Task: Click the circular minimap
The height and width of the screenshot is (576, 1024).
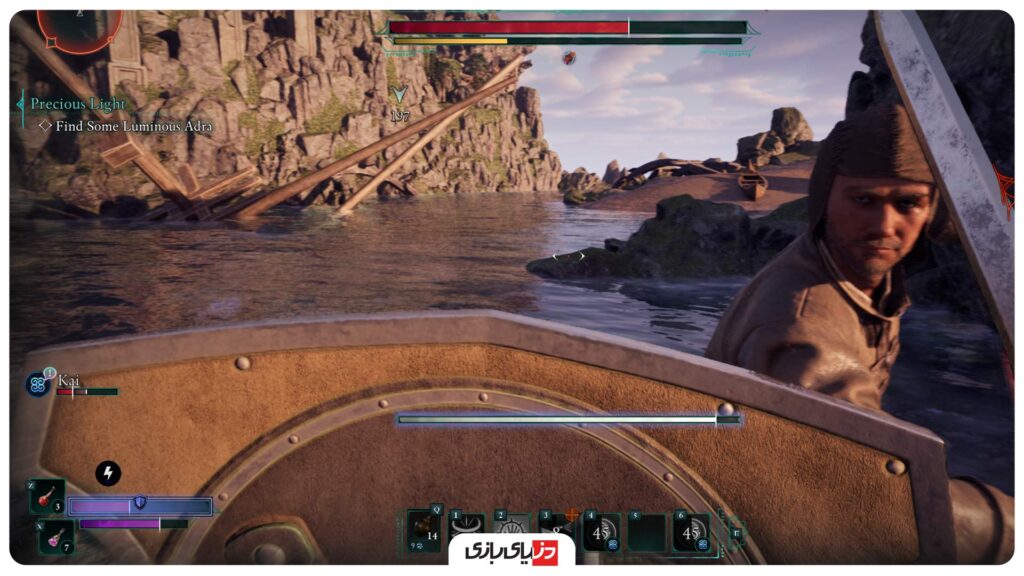Action: [80, 28]
